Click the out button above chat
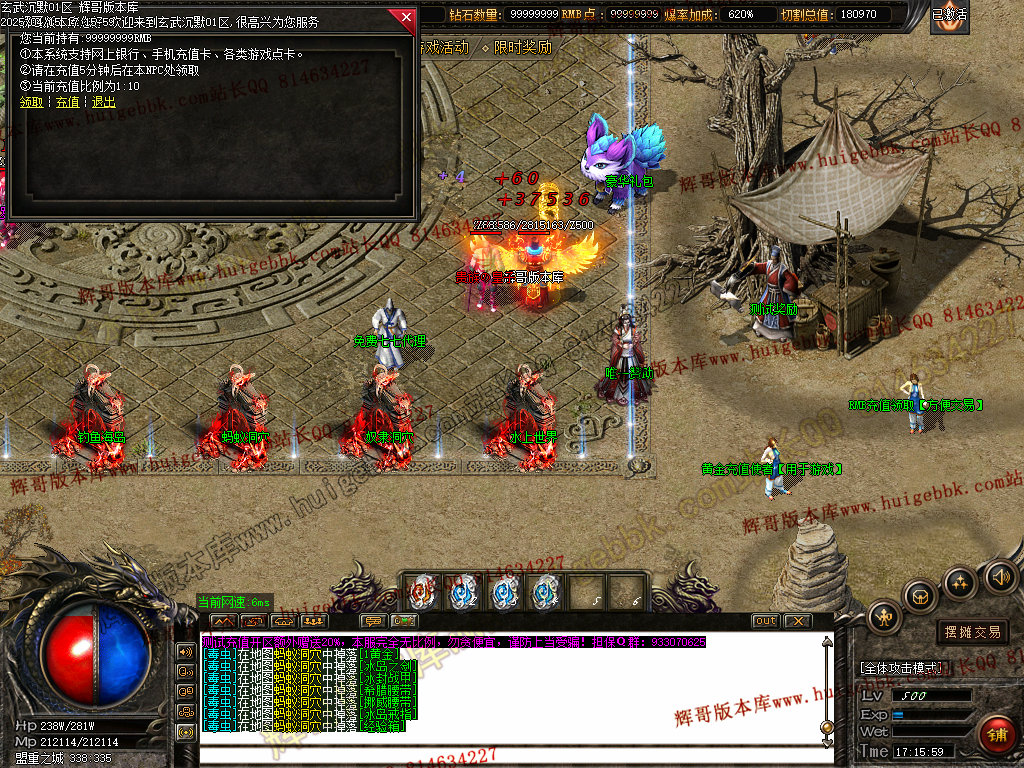Viewport: 1024px width, 768px height. point(765,621)
